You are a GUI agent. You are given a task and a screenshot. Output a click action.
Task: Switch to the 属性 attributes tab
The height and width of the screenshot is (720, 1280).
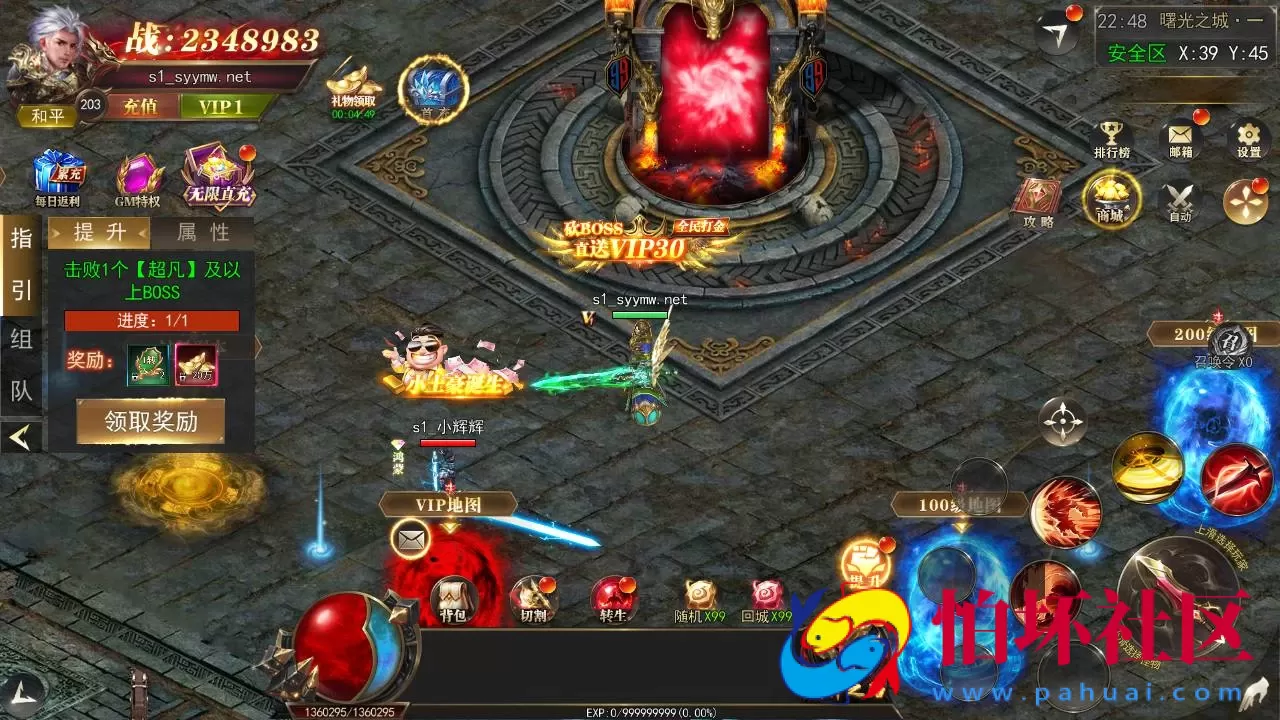pos(203,233)
